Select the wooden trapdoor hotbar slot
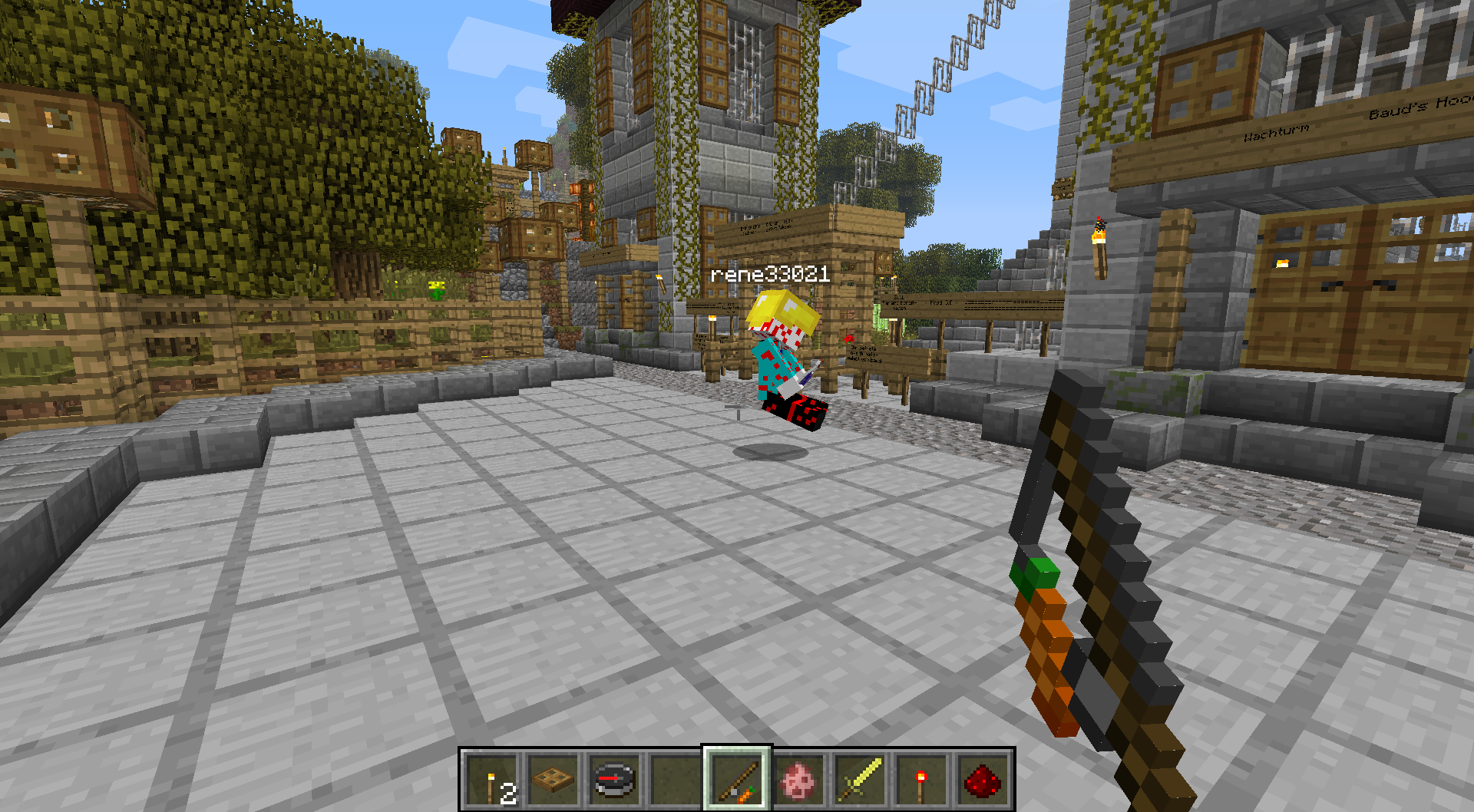Viewport: 1474px width, 812px height. point(553,780)
